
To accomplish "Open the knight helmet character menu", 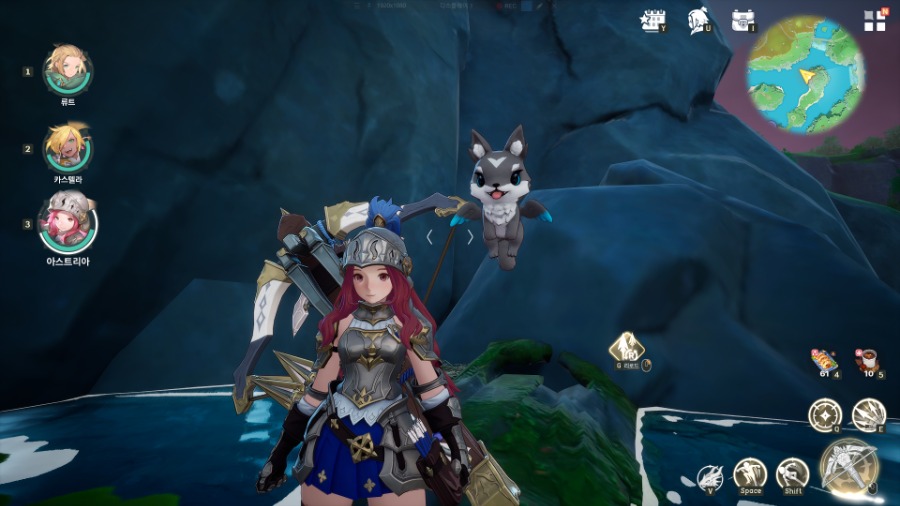I will coord(698,21).
